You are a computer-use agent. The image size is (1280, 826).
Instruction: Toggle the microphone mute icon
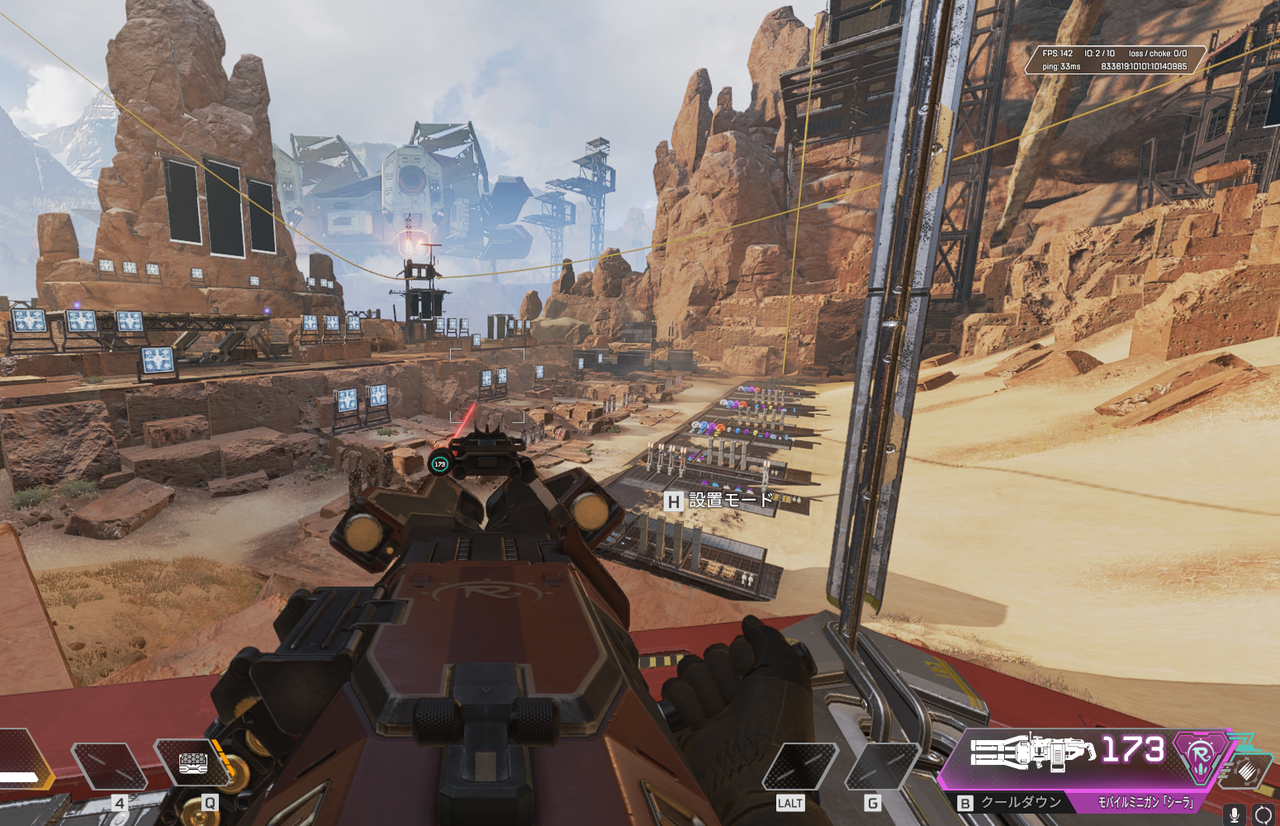(x=1235, y=814)
